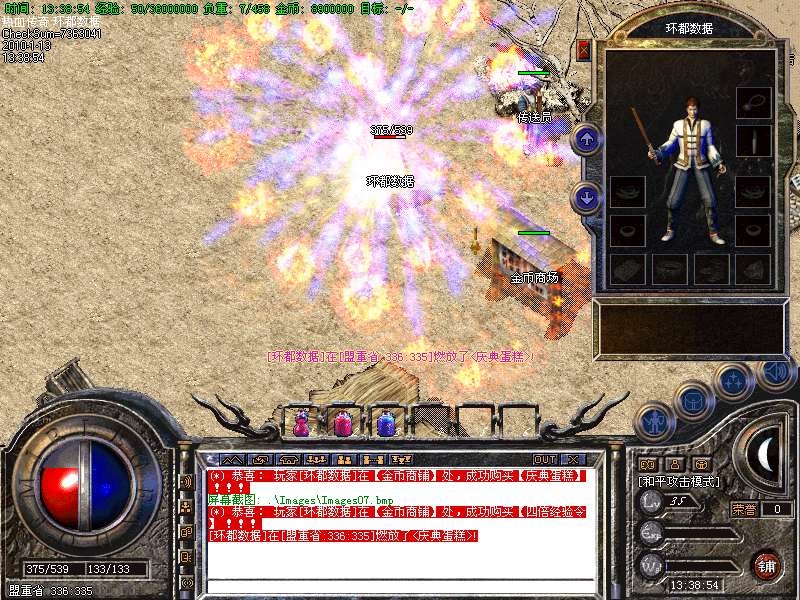
Task: Click the chat input line
Action: [400, 583]
